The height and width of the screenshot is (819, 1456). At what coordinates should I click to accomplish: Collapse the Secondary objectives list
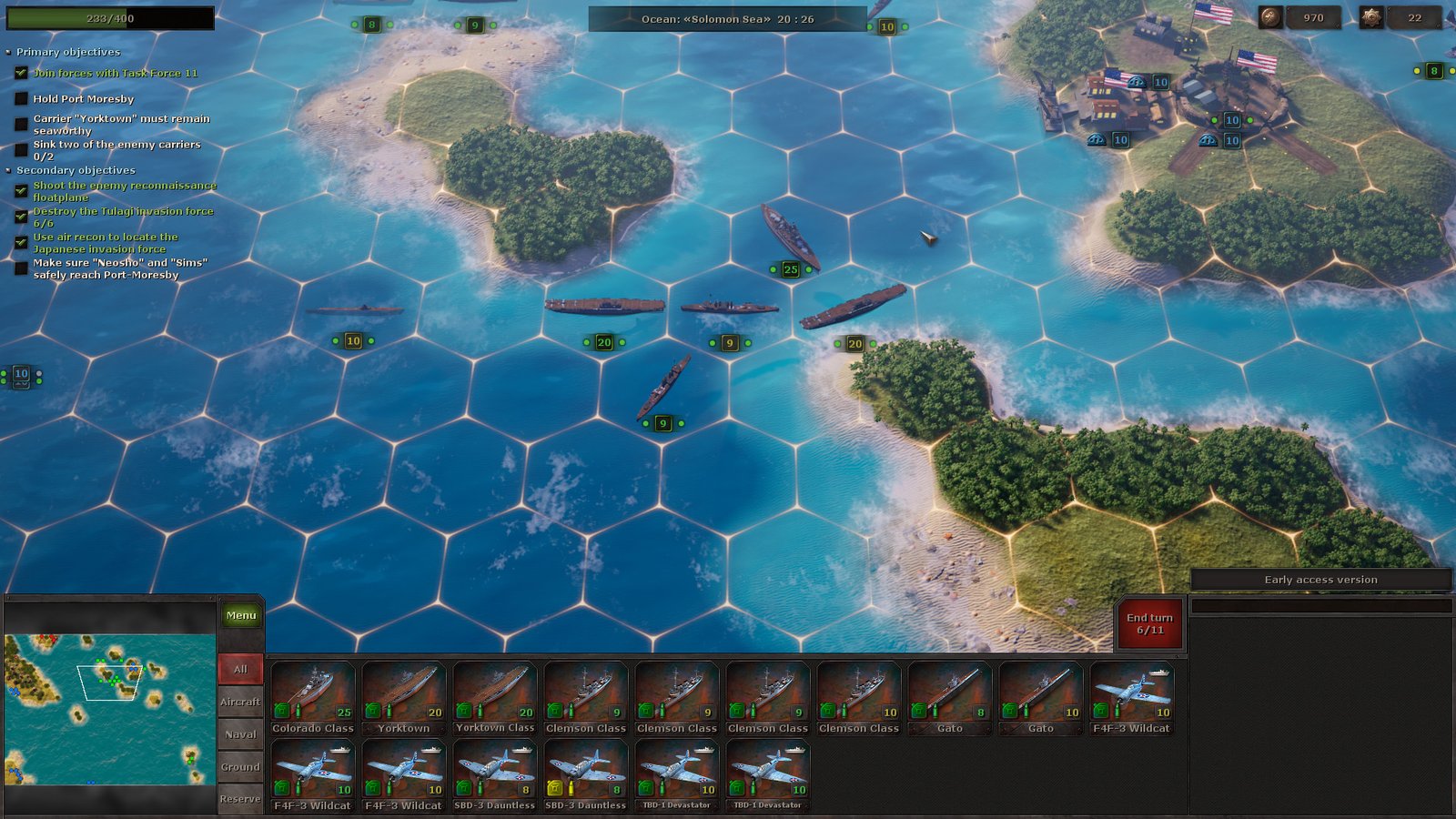pos(9,170)
